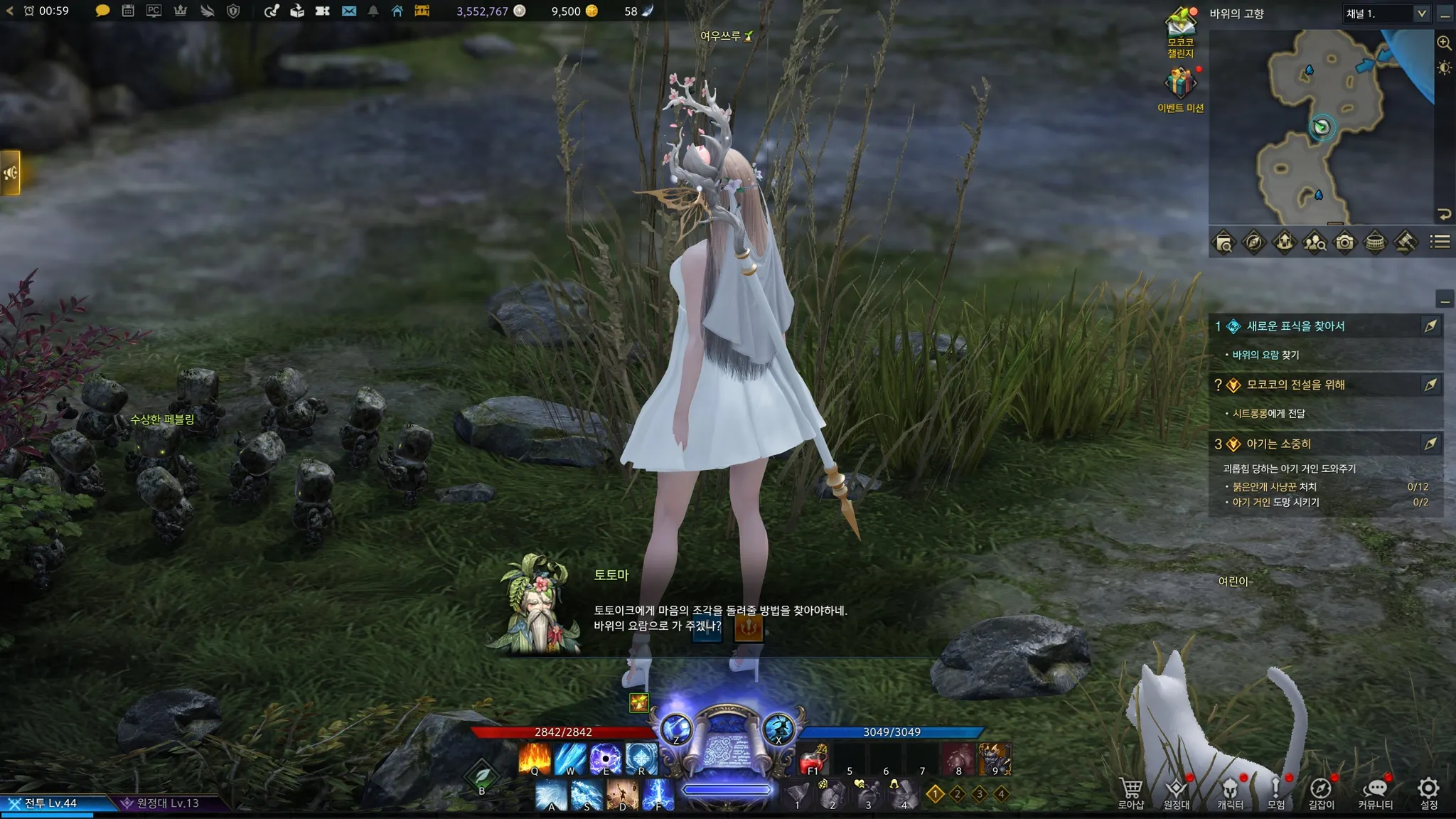The image size is (1456, 819).
Task: Open the 길잡이 guide menu
Action: pos(1321,792)
